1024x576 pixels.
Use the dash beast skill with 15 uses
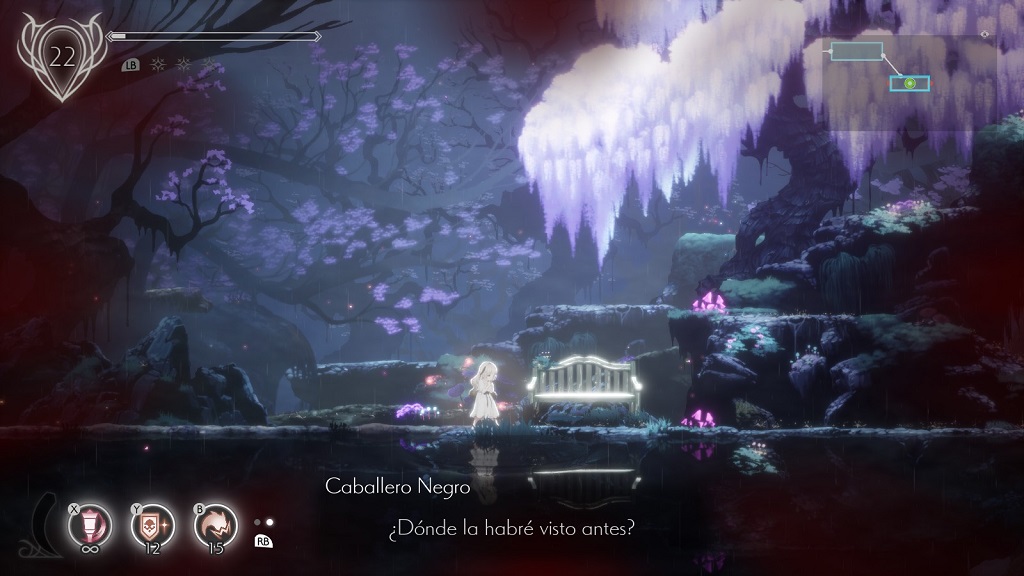pos(215,526)
